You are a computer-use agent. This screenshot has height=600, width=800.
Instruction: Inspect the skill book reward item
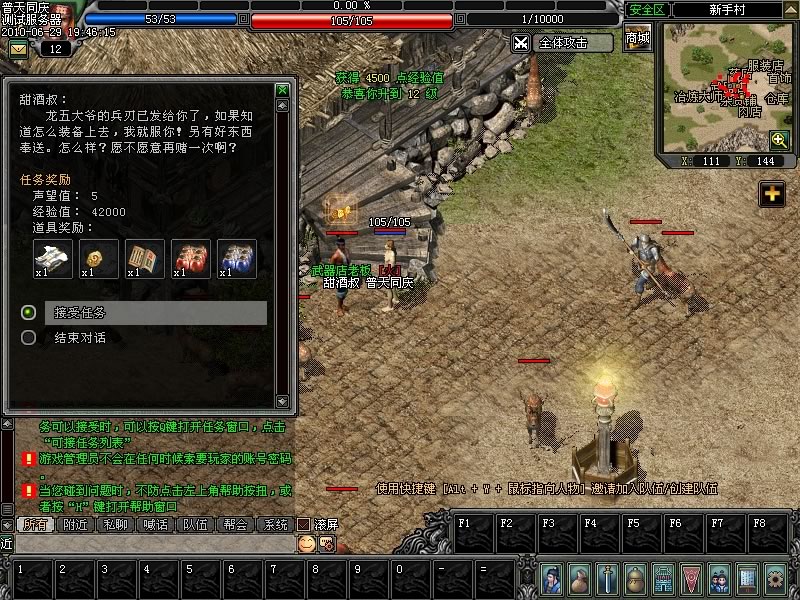(x=145, y=258)
